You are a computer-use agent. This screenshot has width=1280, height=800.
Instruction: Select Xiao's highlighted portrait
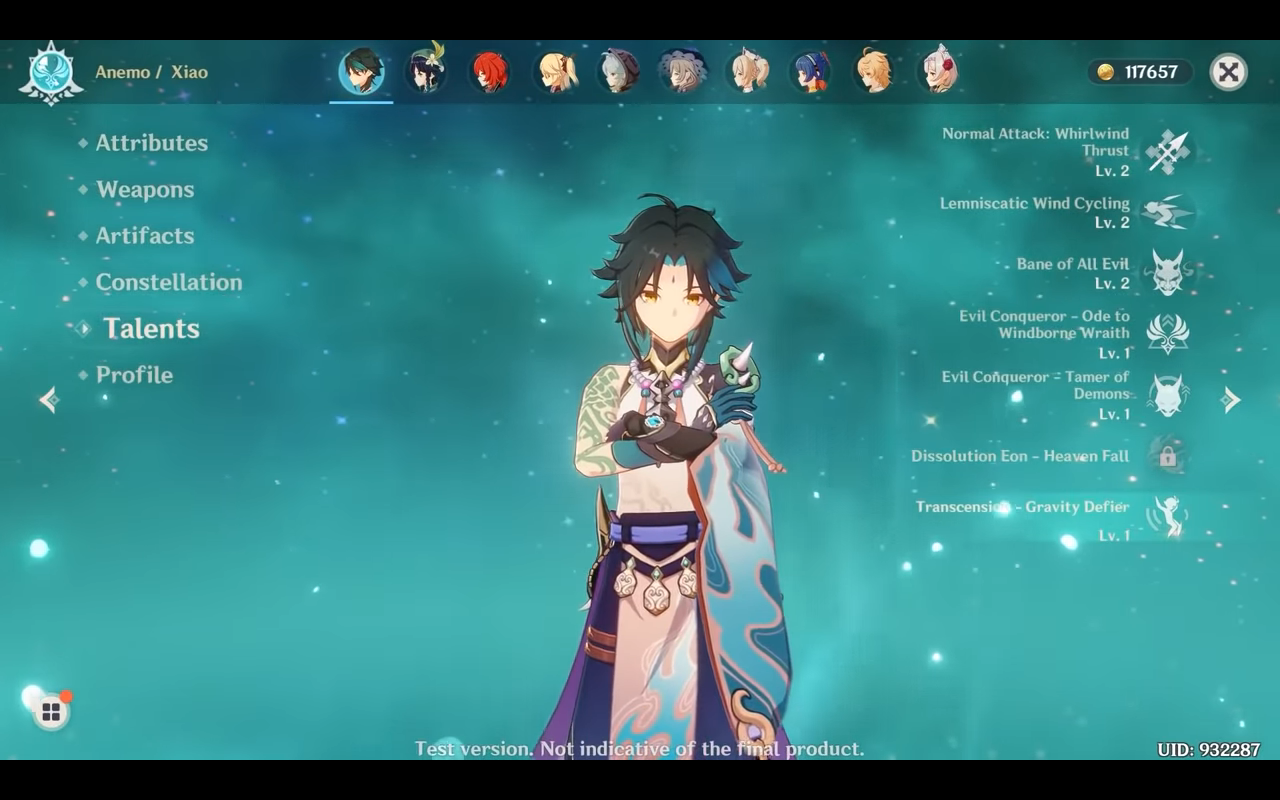point(361,72)
